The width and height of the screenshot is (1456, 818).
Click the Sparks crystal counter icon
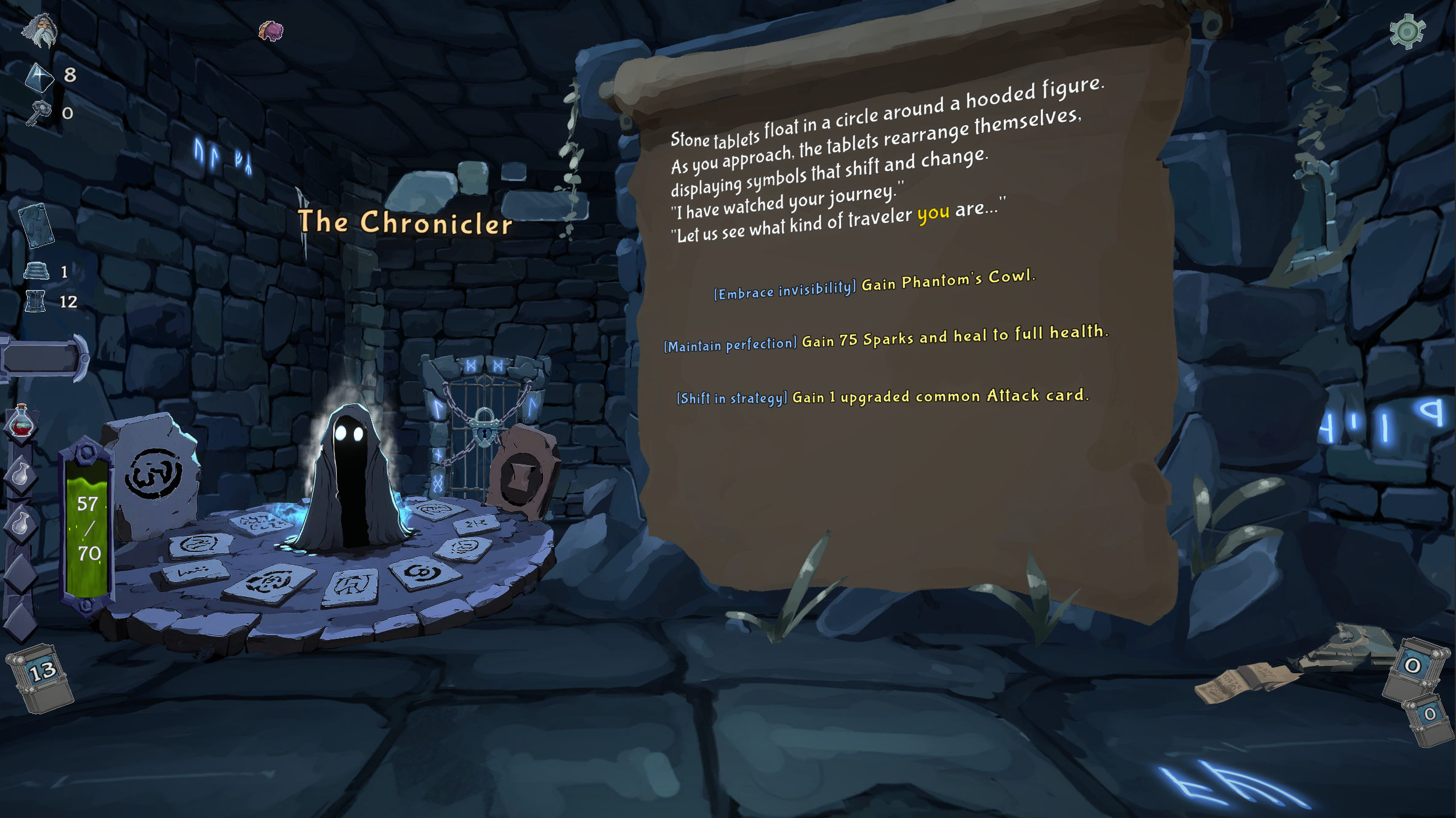[39, 77]
